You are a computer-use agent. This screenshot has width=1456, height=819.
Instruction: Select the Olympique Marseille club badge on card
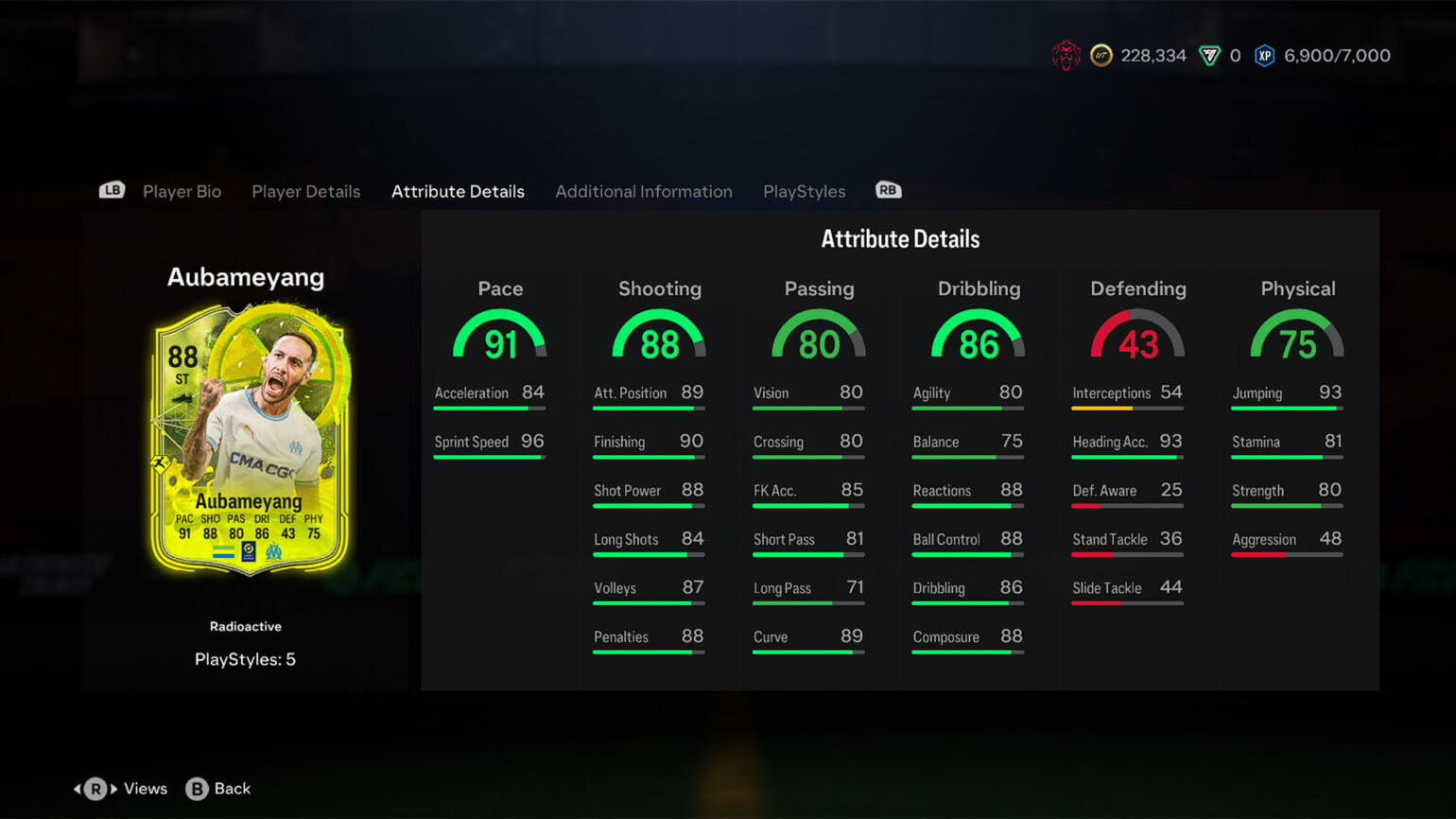tap(274, 552)
